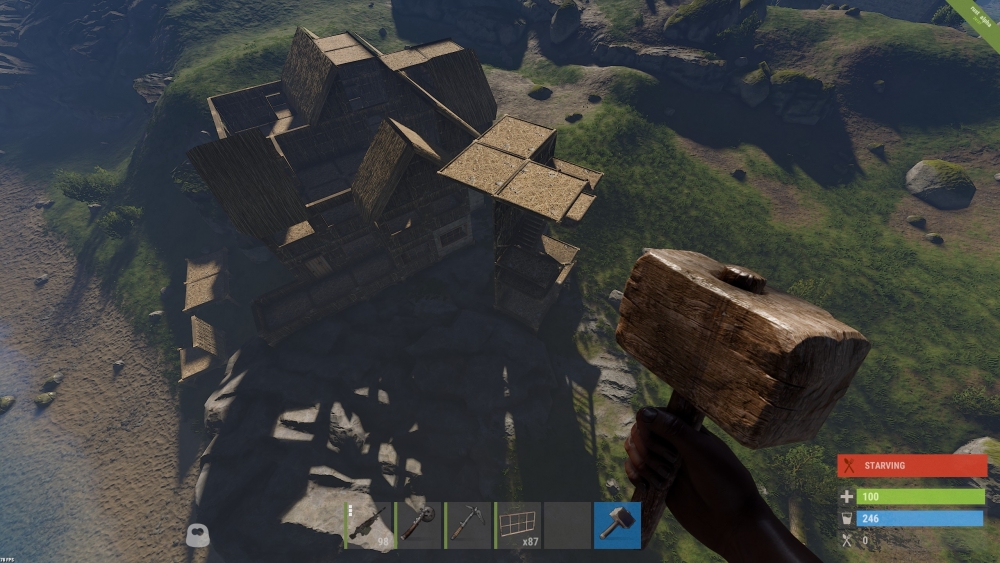
Task: Equip the salvaged axe from the hotbar
Action: 418,525
